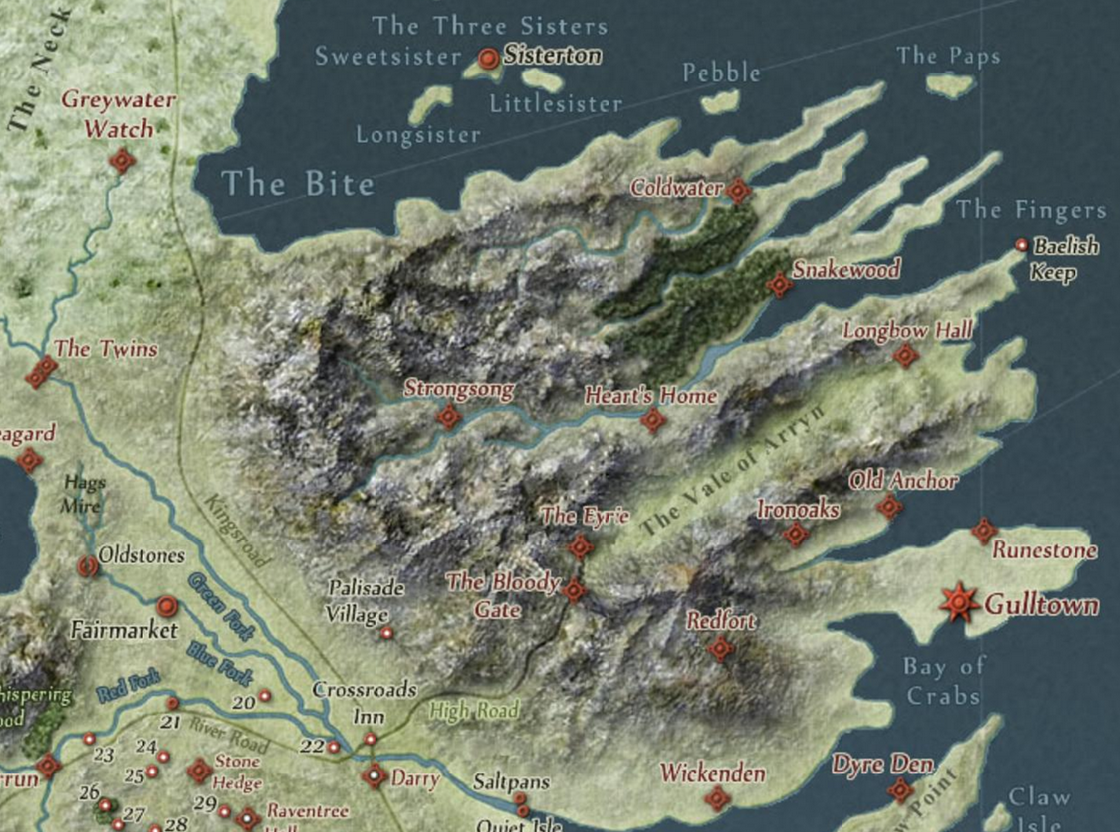The width and height of the screenshot is (1120, 832).
Task: Select the Sisterton map marker
Action: [489, 59]
